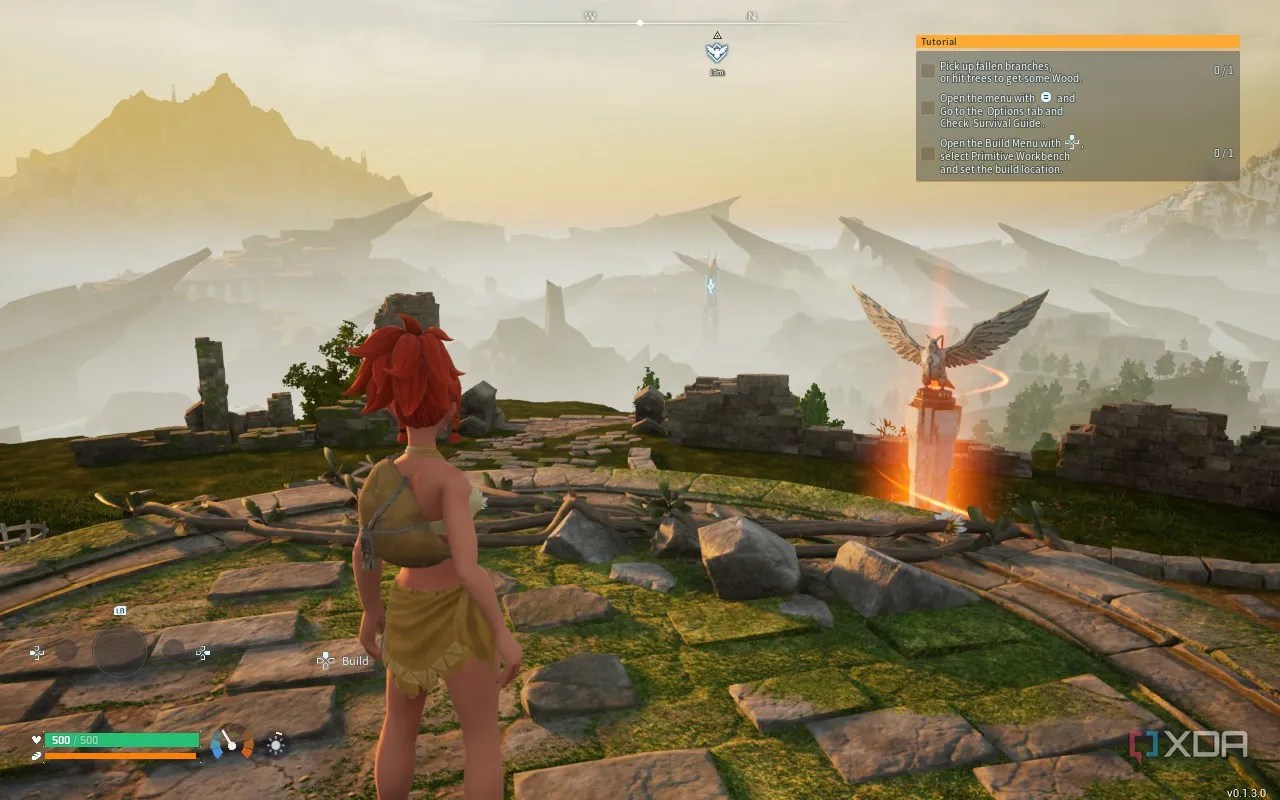Click the eagle fast travel marker under the compass
The image size is (1280, 800).
[717, 52]
